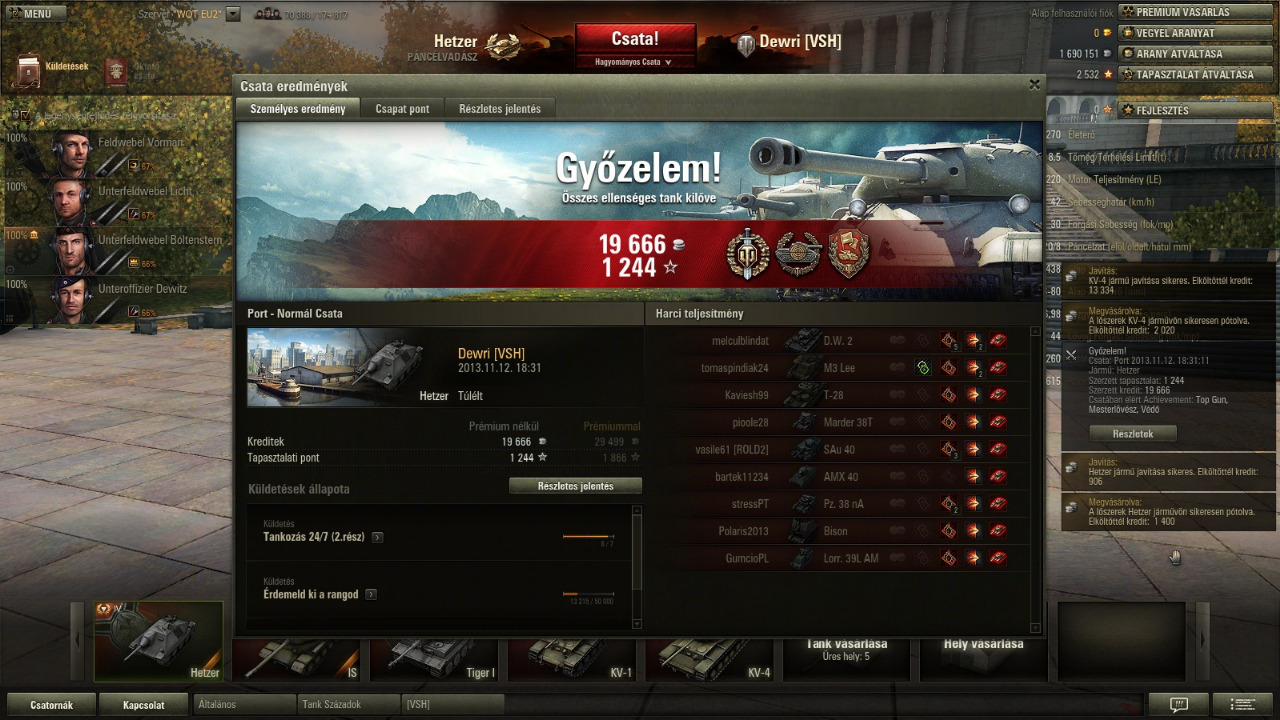Open the Küldetések missions icon
The width and height of the screenshot is (1280, 720).
coord(30,68)
